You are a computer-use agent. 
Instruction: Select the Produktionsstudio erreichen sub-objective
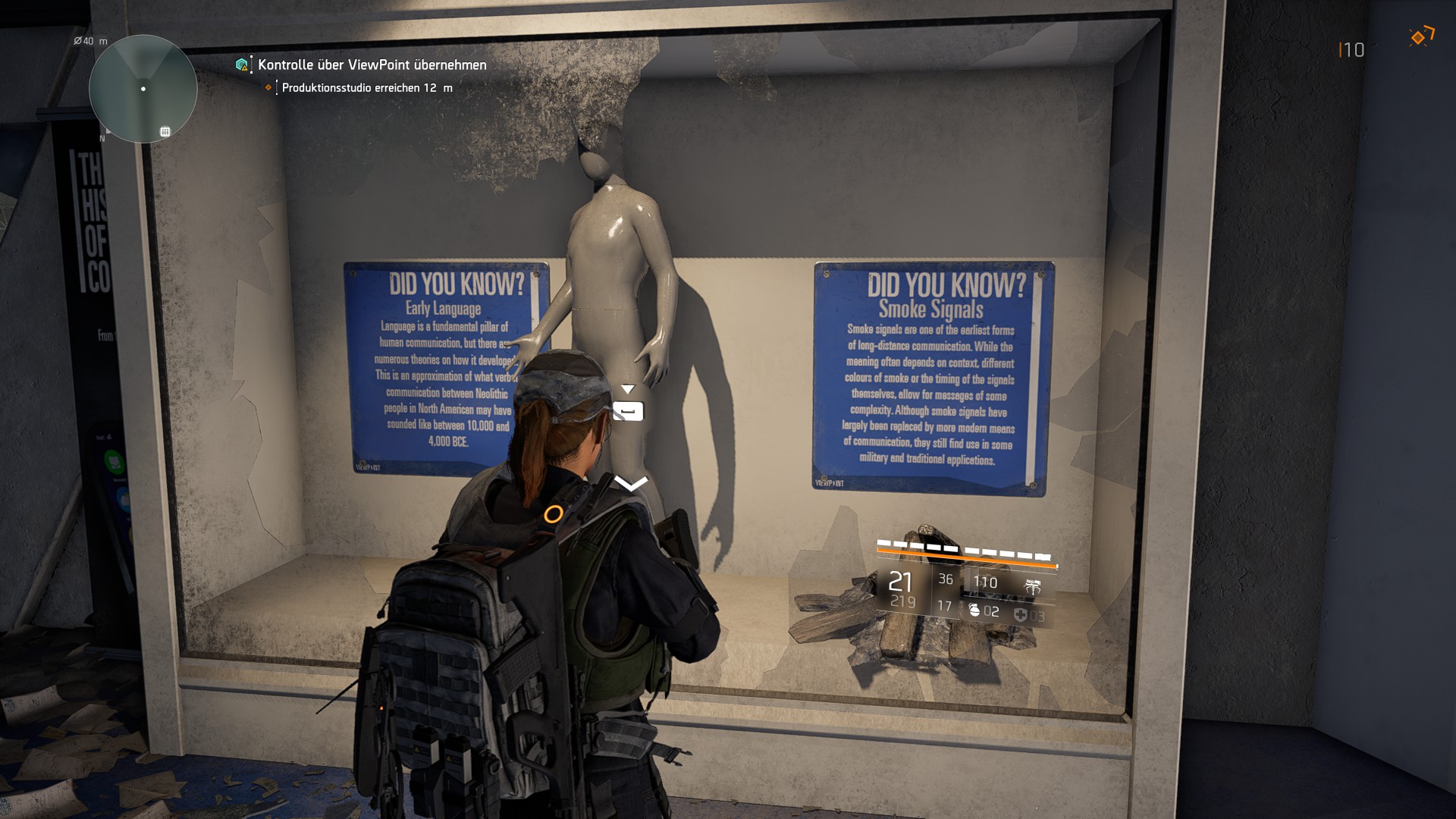click(366, 88)
